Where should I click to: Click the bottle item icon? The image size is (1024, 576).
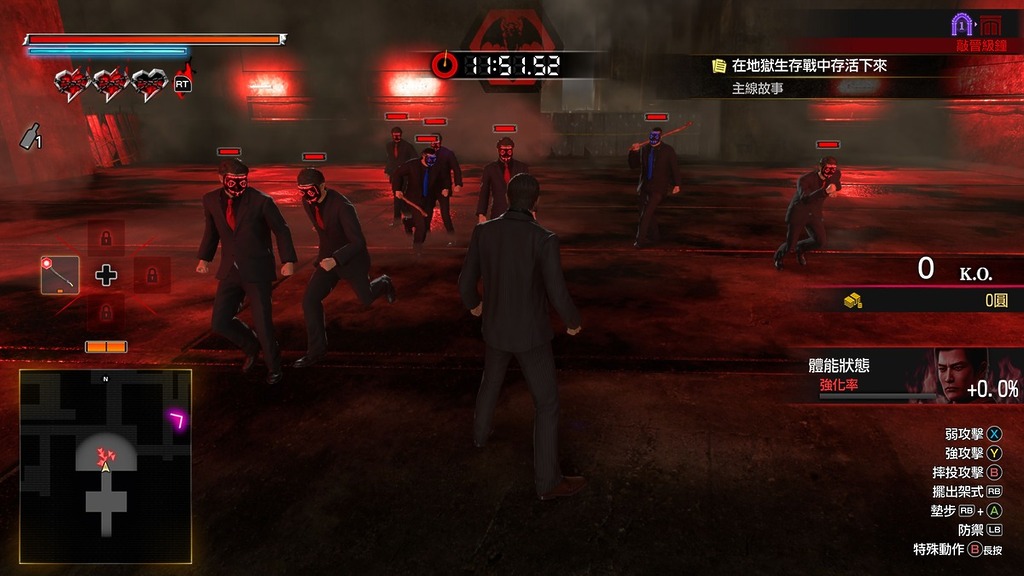30,137
